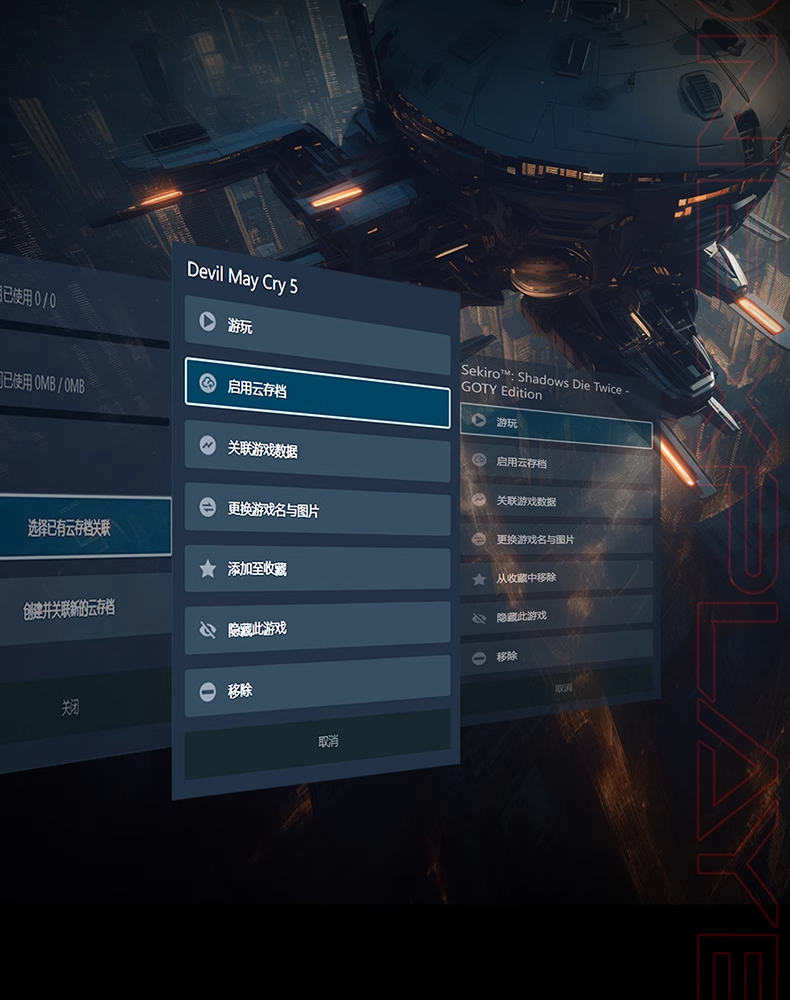Click 添加至收藏 to favorite Devil May Cry 5
The width and height of the screenshot is (790, 1000).
click(x=317, y=569)
